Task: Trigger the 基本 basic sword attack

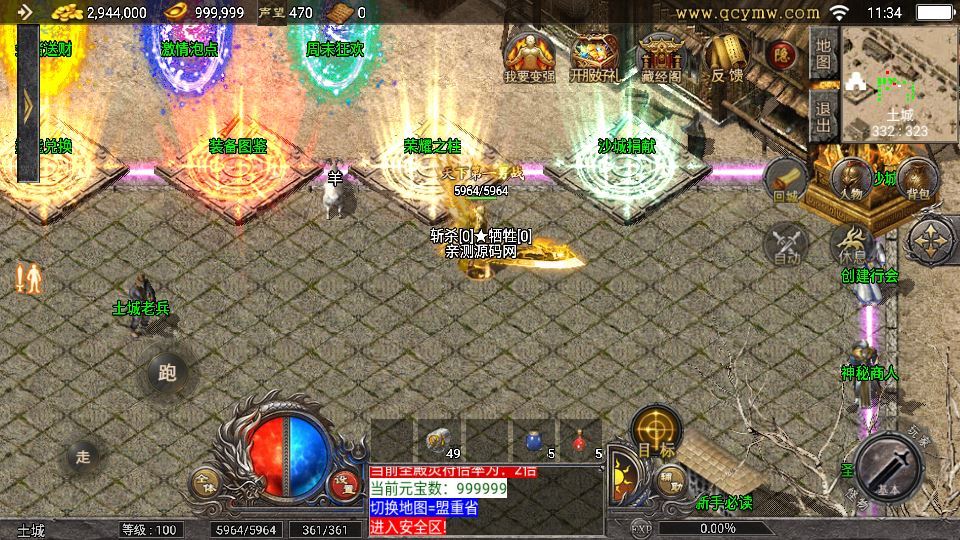Action: 889,466
